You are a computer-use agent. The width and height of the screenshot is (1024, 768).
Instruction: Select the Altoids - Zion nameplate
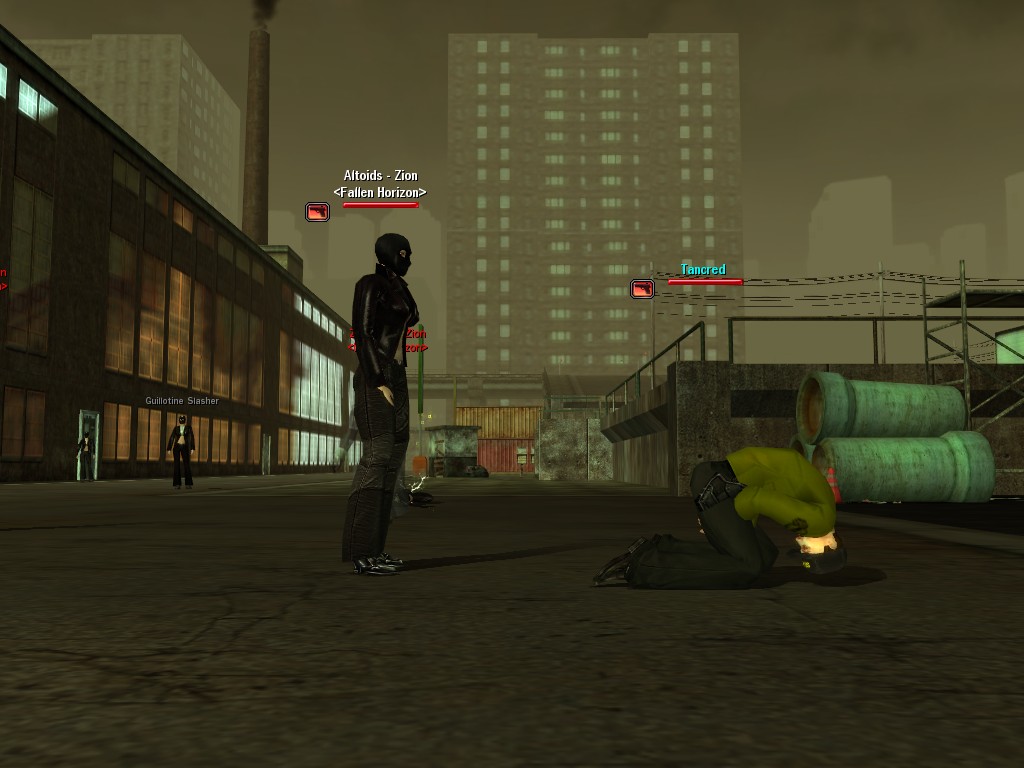pos(380,176)
